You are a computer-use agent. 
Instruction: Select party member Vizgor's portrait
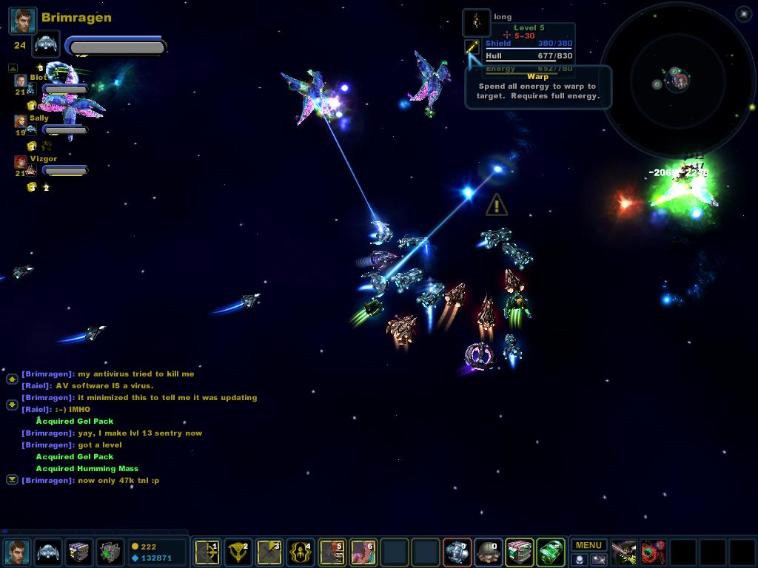click(x=20, y=161)
